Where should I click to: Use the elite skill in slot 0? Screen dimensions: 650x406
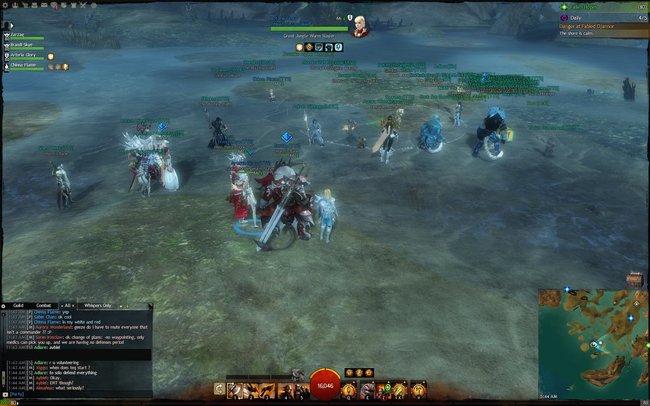tap(418, 388)
